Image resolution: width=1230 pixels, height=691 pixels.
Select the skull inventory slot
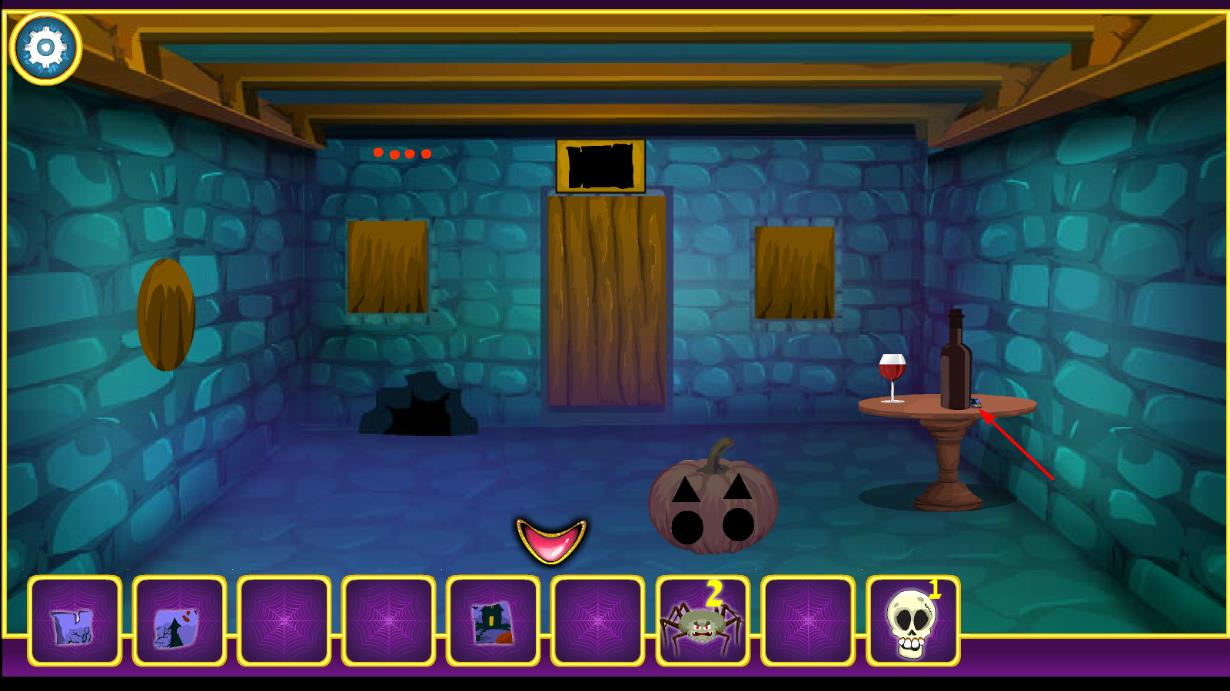click(912, 622)
